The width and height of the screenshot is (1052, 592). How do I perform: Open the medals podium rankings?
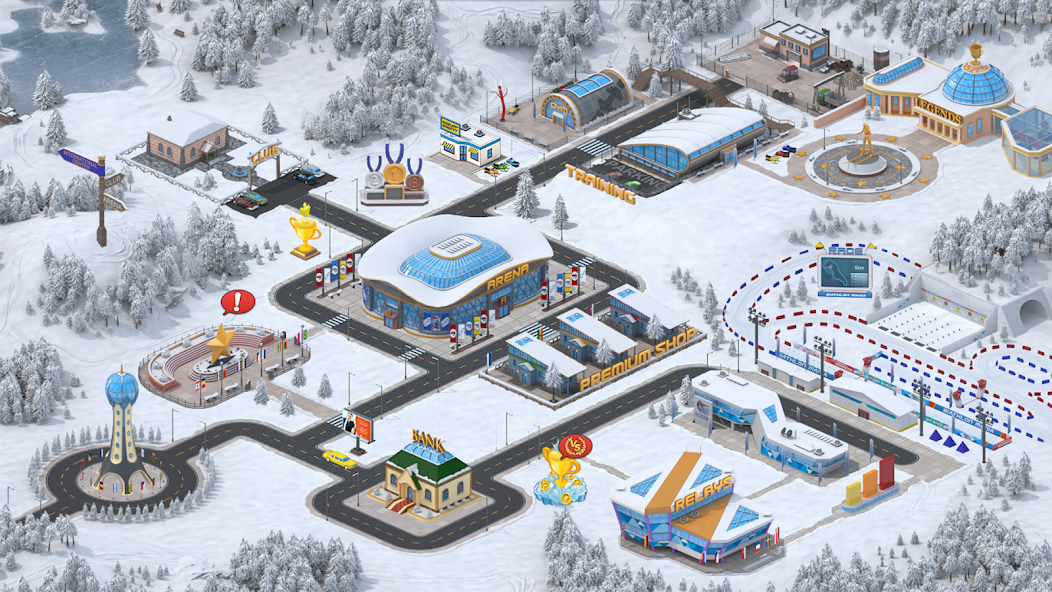(391, 176)
